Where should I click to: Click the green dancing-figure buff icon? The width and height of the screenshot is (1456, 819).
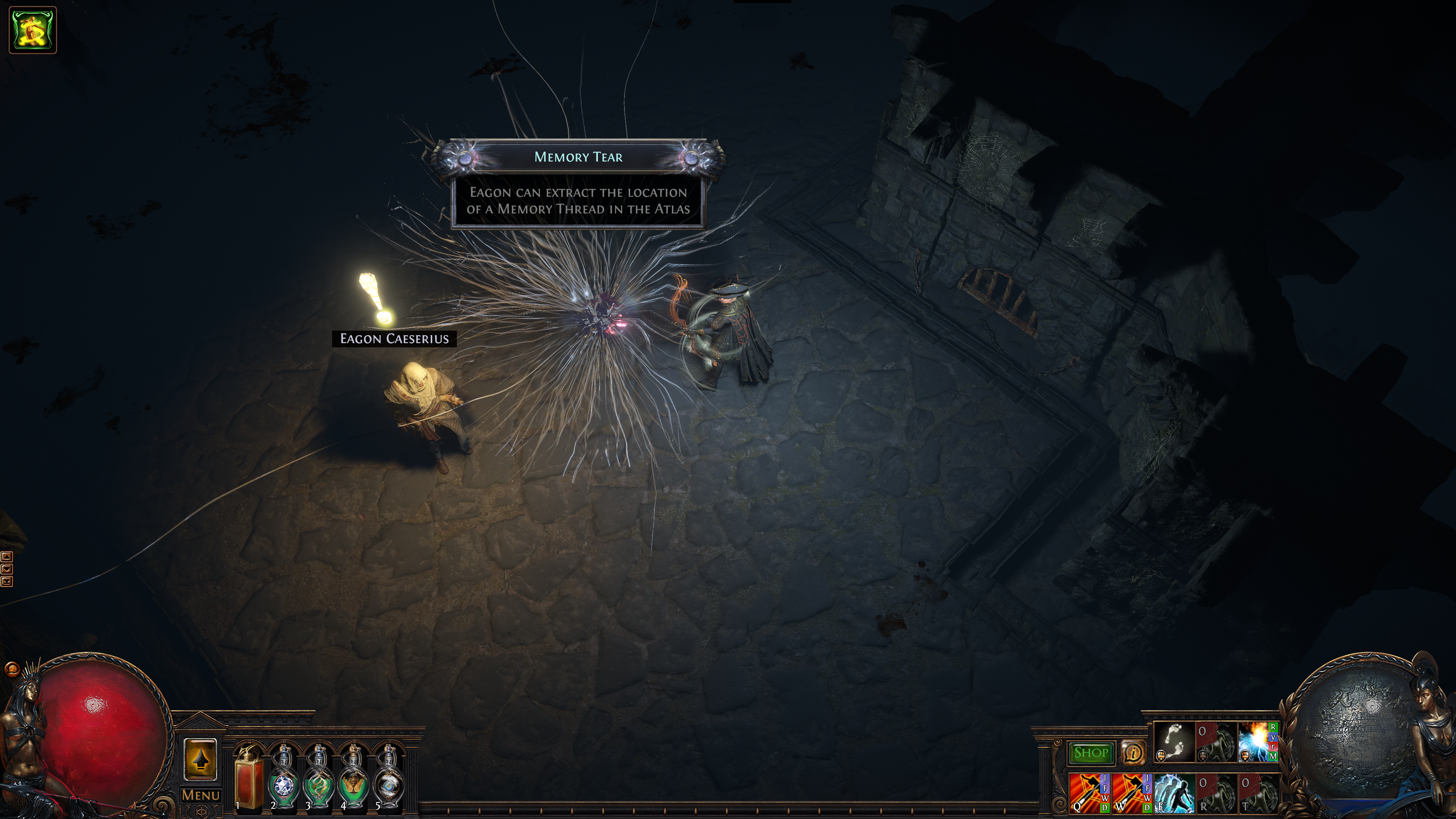pyautogui.click(x=33, y=30)
